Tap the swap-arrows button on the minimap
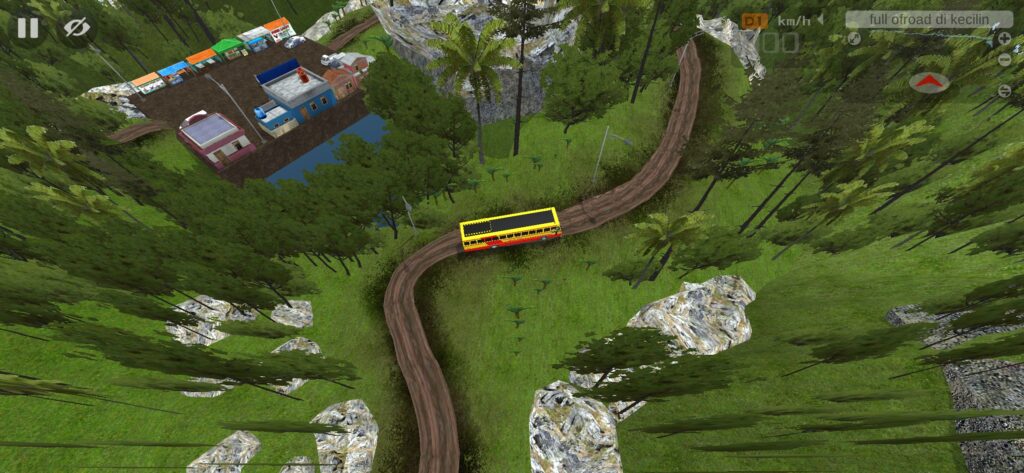1024x473 pixels. tap(1004, 91)
